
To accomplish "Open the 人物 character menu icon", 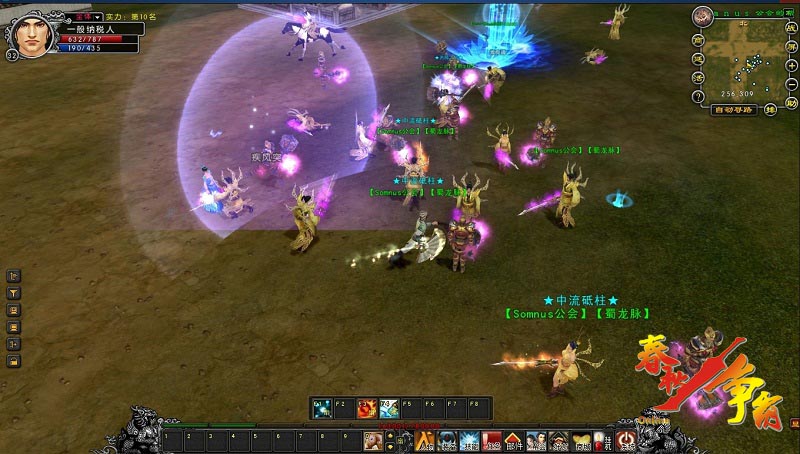I will point(424,440).
